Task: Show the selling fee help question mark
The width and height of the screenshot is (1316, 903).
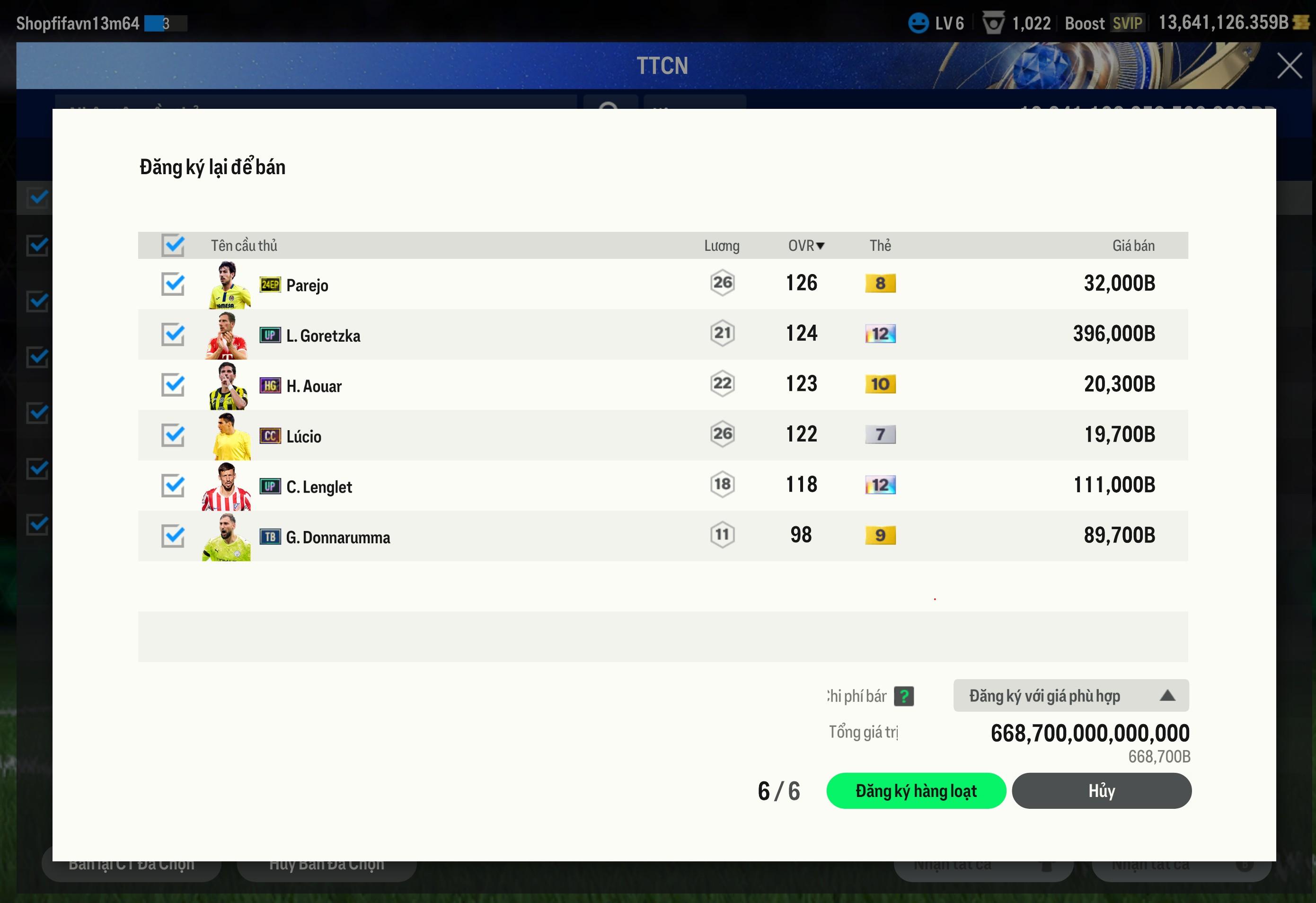Action: (904, 696)
